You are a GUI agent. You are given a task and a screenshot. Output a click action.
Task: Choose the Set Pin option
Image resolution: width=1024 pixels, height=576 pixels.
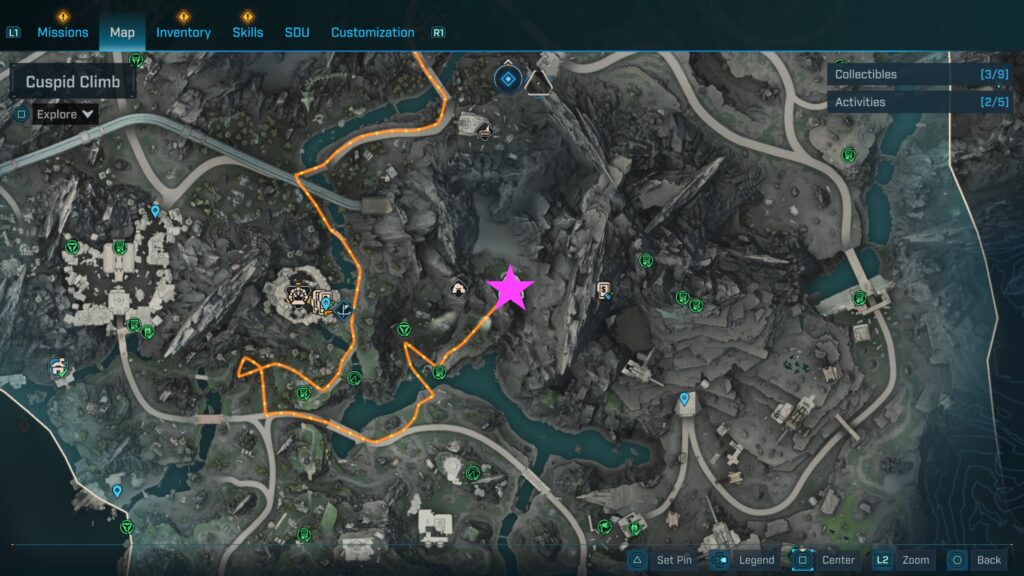662,560
